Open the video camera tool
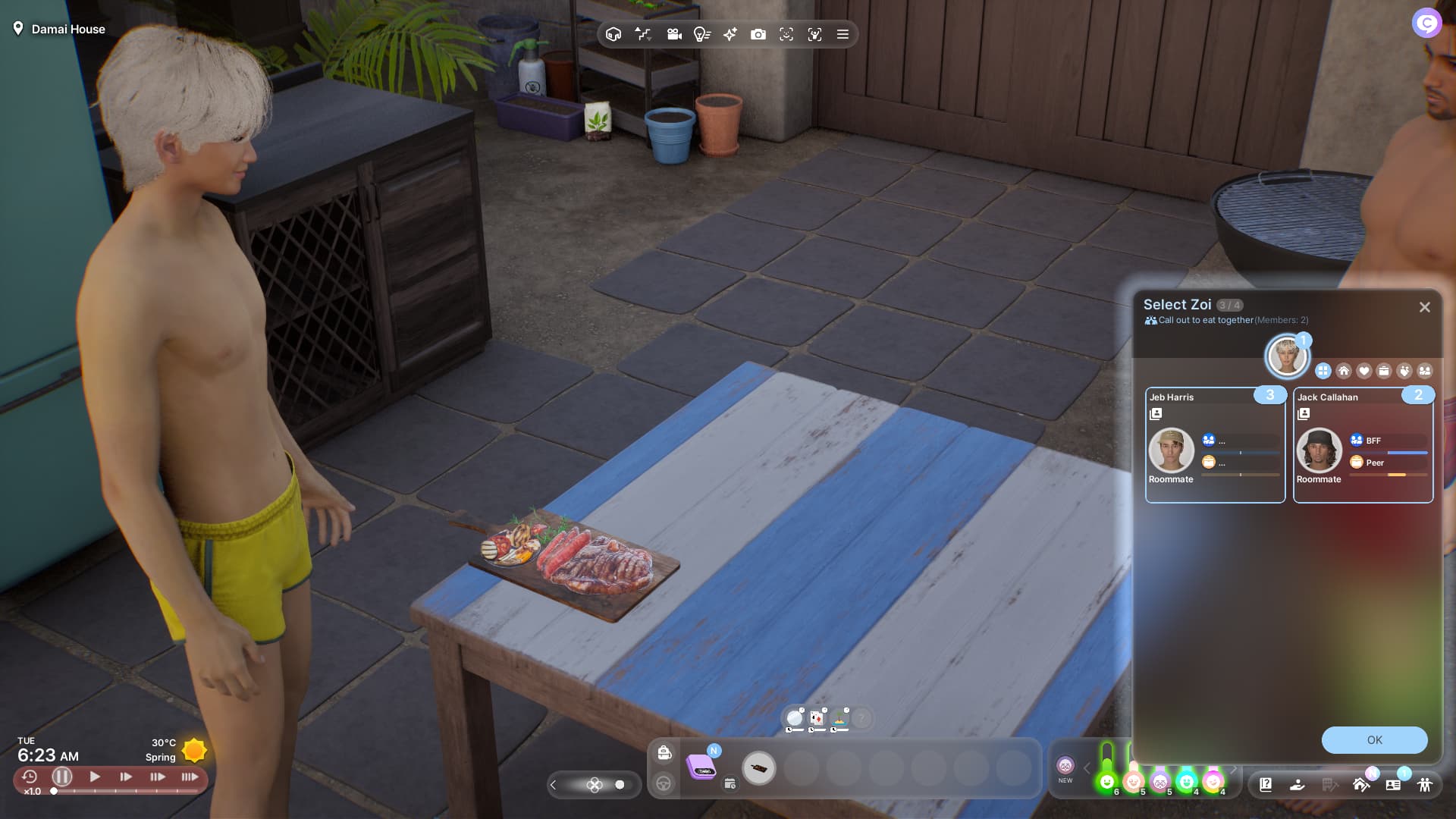Viewport: 1456px width, 819px height. click(674, 34)
